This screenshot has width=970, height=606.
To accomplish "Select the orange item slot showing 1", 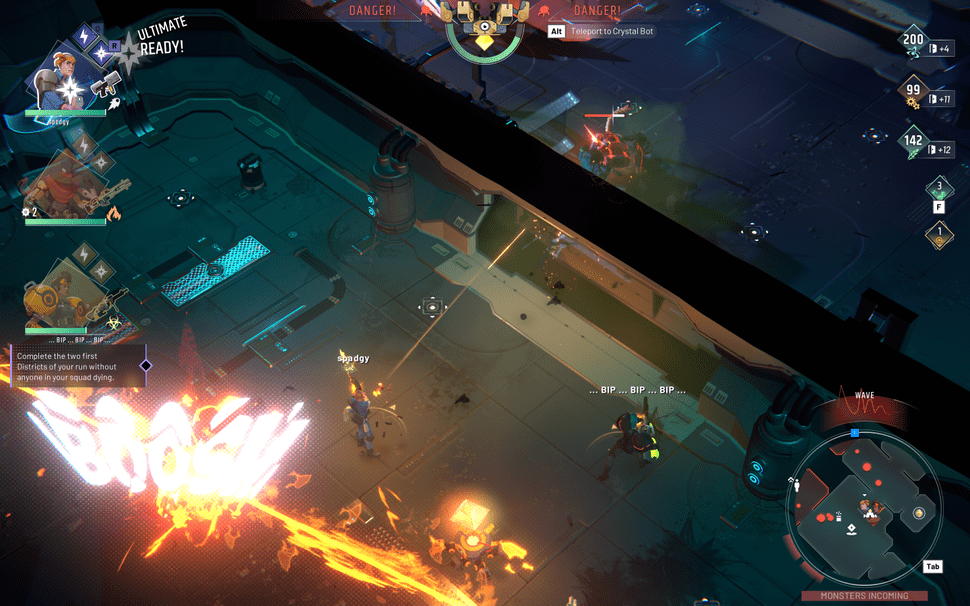I will pos(938,235).
